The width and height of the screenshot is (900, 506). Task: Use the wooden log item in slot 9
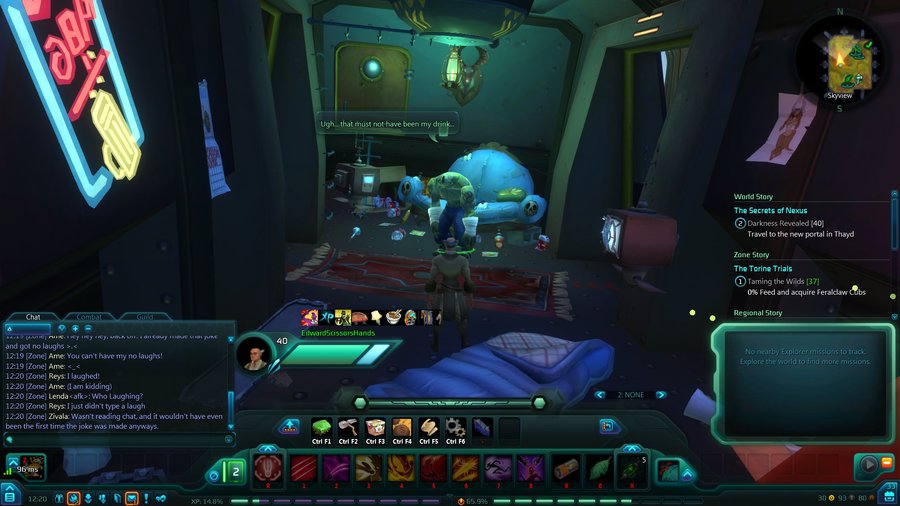[567, 468]
